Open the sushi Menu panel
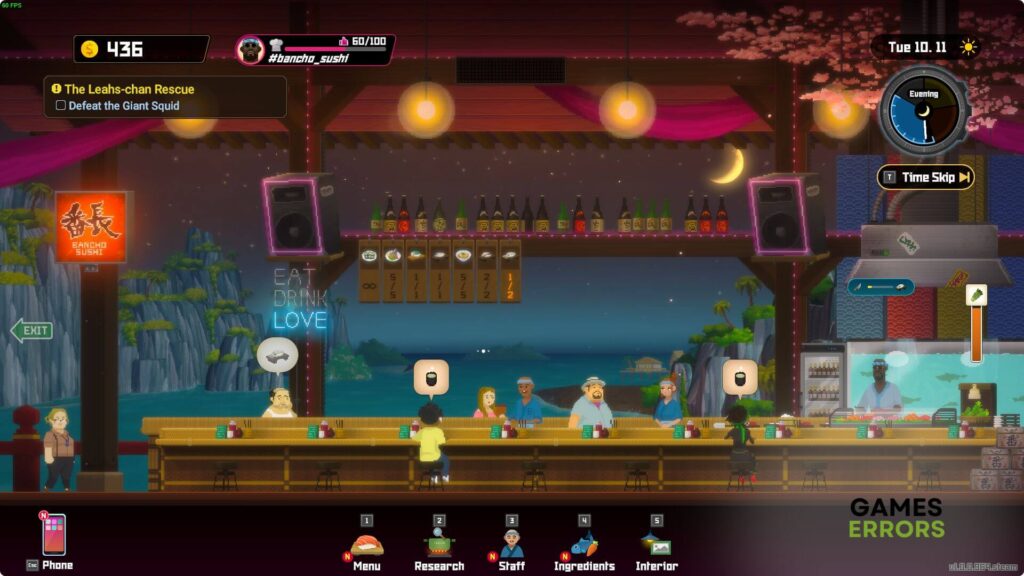Viewport: 1024px width, 576px height. point(366,544)
